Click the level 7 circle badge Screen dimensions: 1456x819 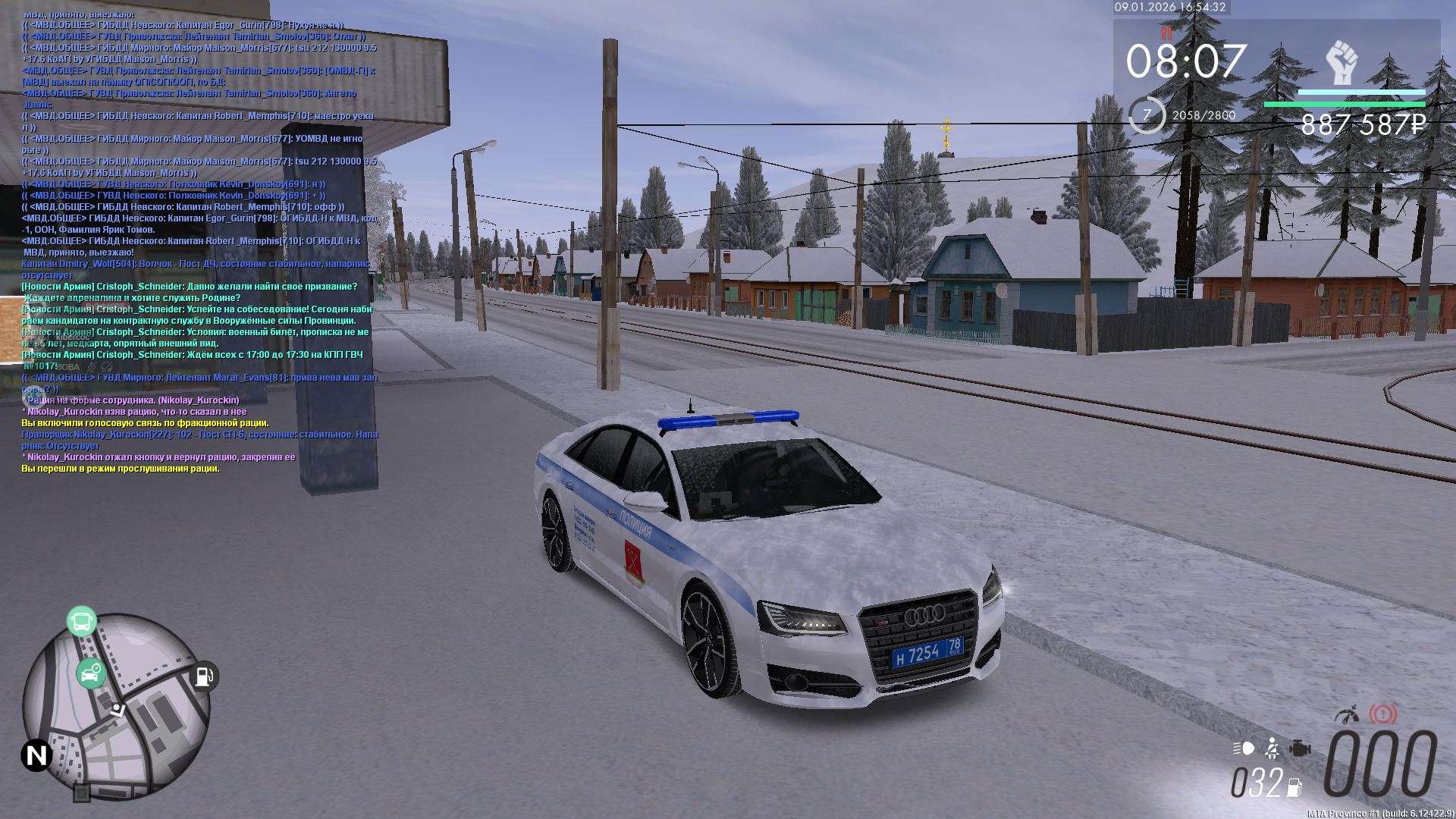(x=1146, y=115)
